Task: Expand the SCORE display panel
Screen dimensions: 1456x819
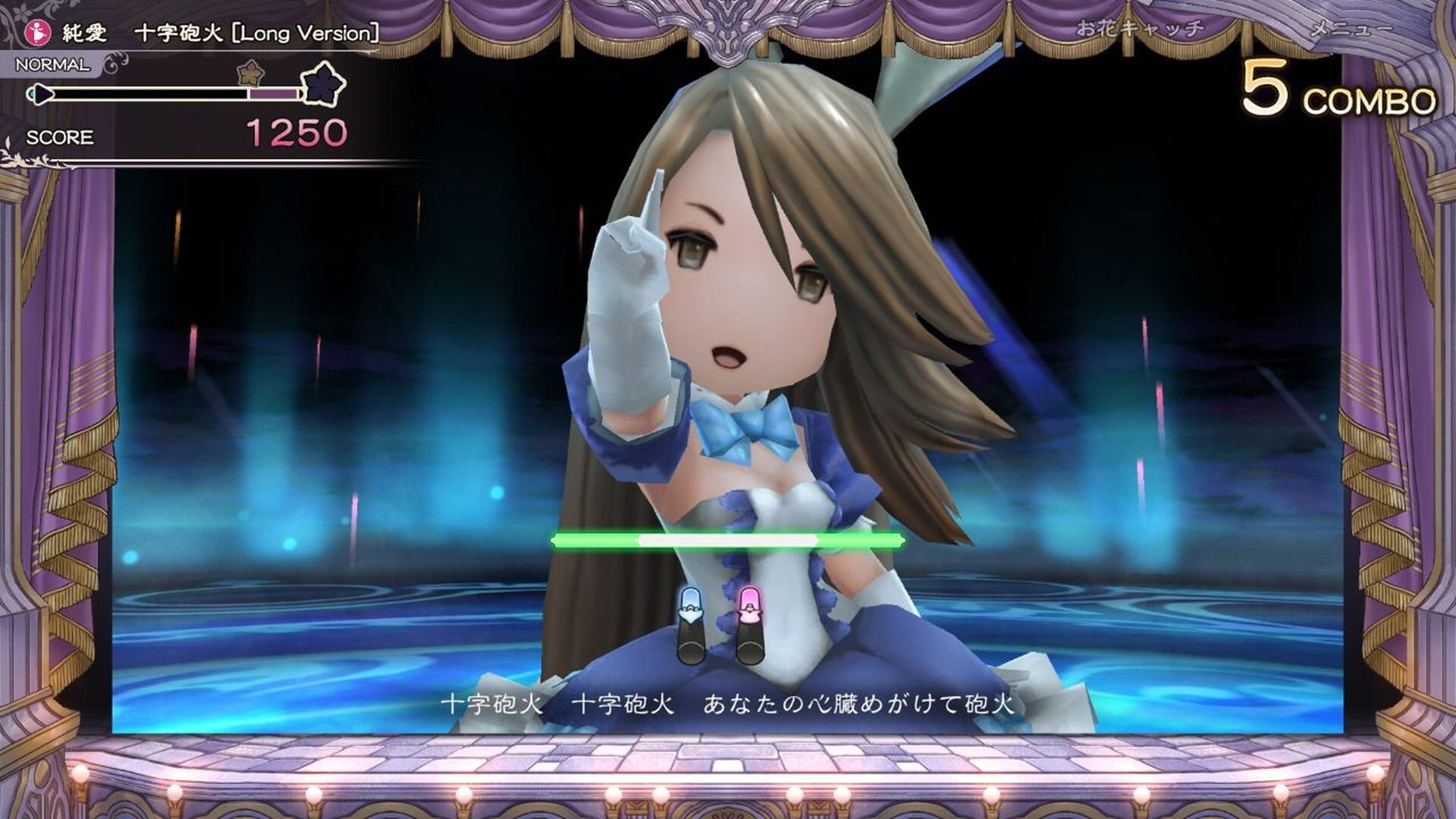Action: coord(60,138)
